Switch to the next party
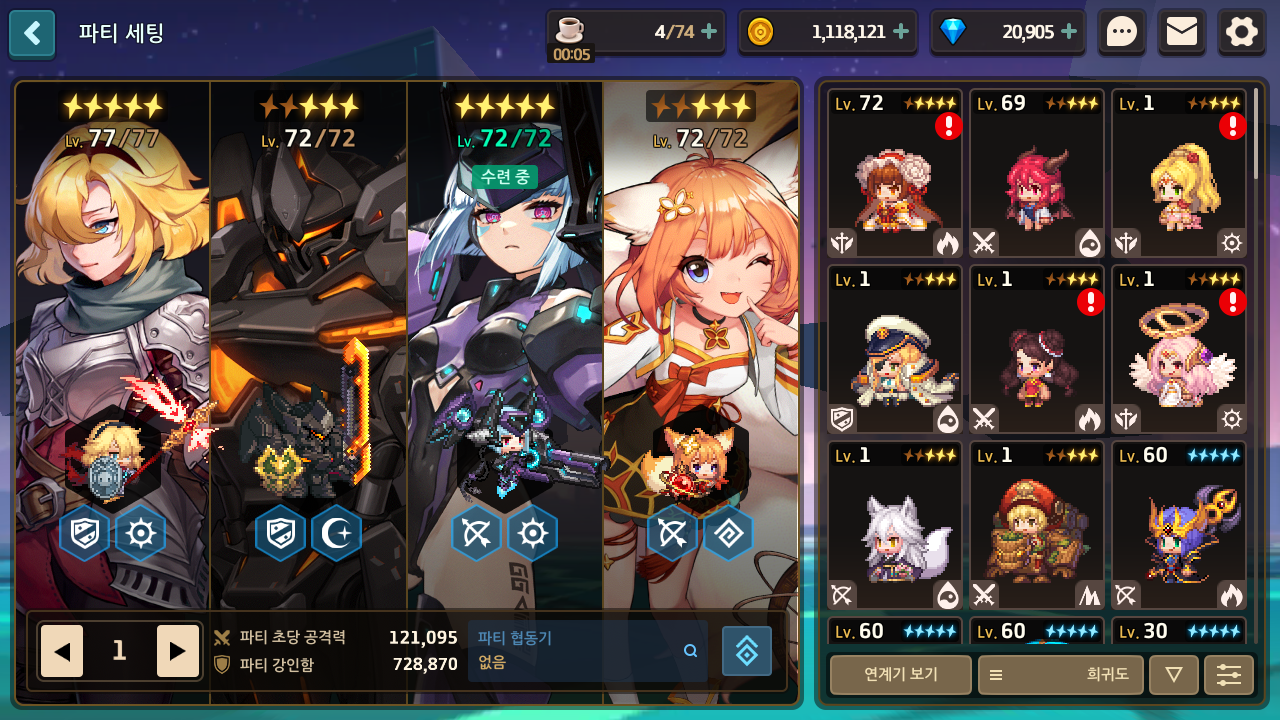Screen dimensions: 1280x720 coord(178,651)
